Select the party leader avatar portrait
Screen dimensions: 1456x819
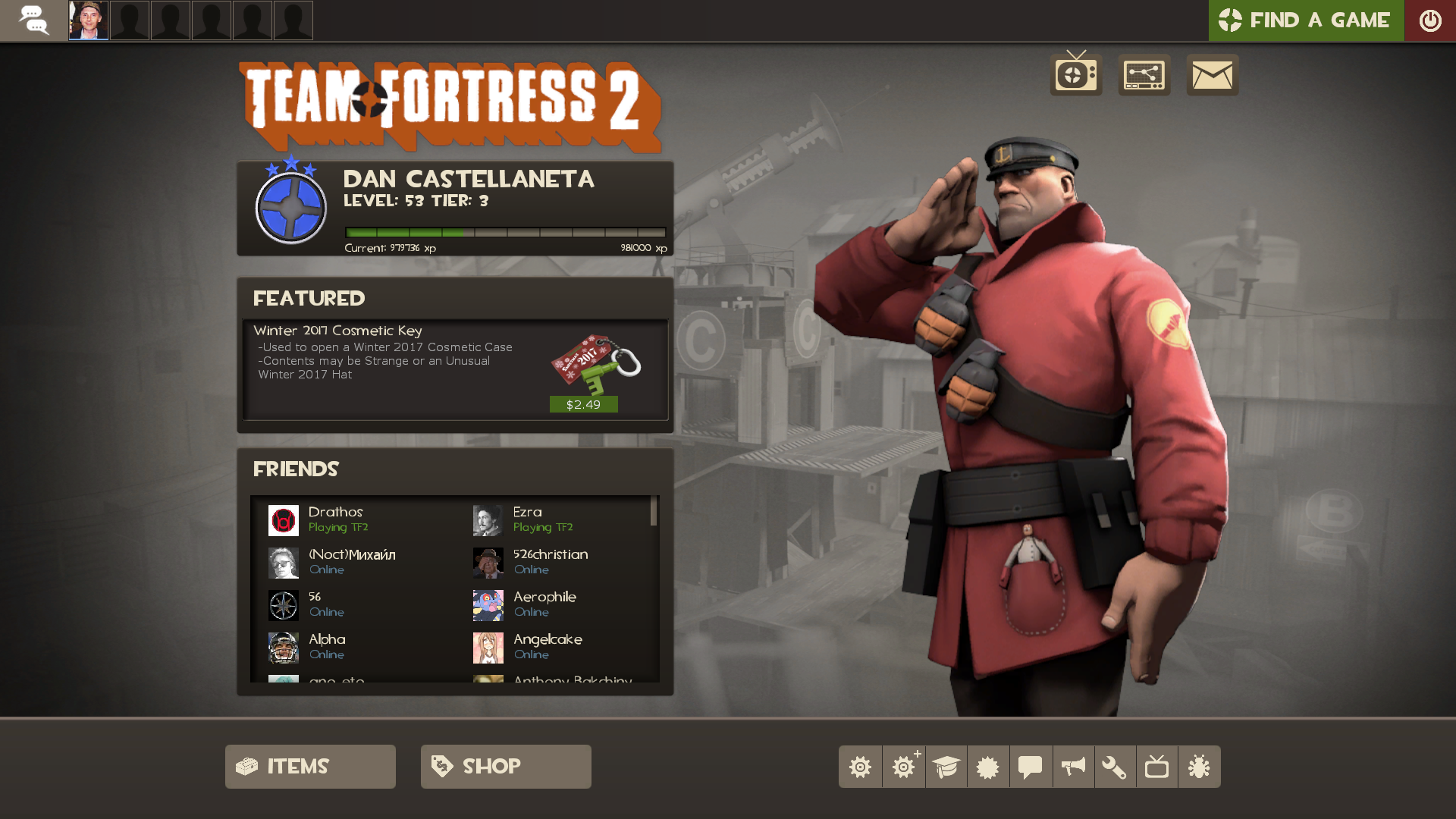tap(89, 20)
